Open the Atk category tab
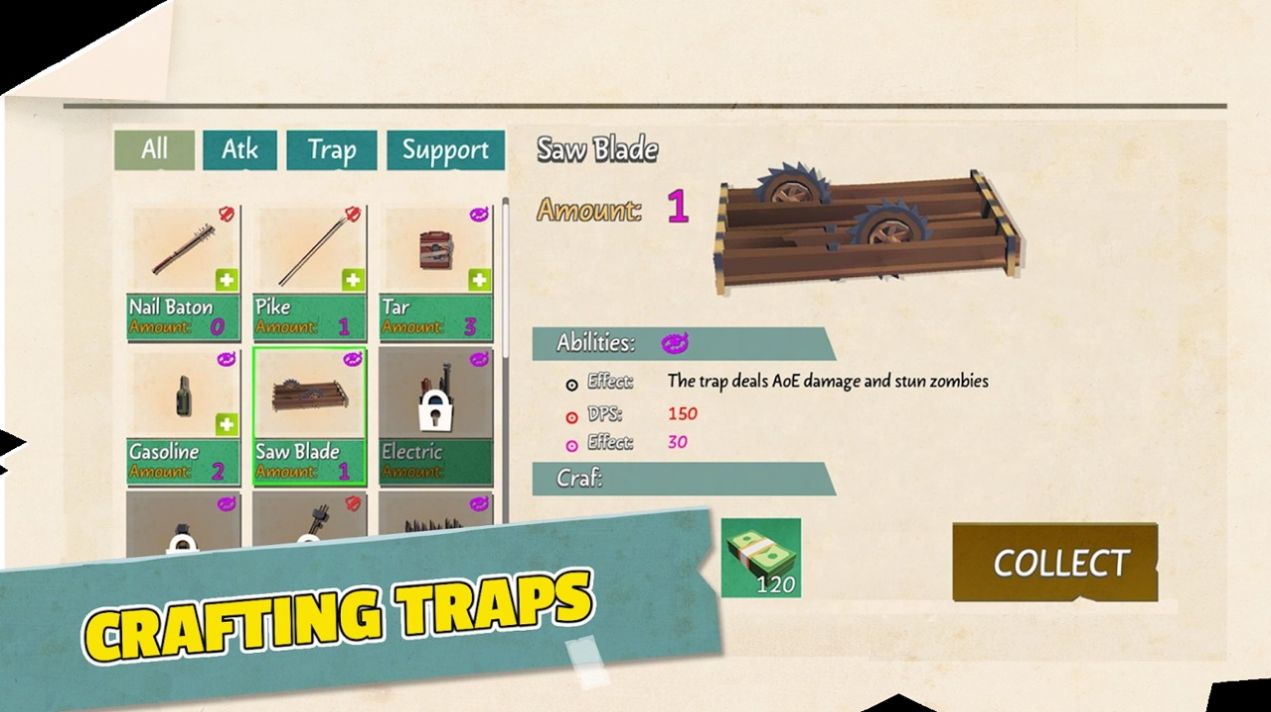The height and width of the screenshot is (712, 1271). pyautogui.click(x=239, y=150)
